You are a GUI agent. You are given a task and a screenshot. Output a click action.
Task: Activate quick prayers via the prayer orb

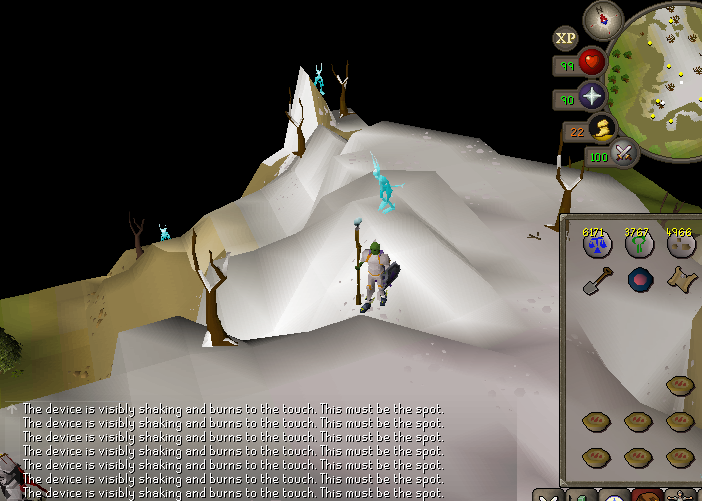tap(593, 96)
